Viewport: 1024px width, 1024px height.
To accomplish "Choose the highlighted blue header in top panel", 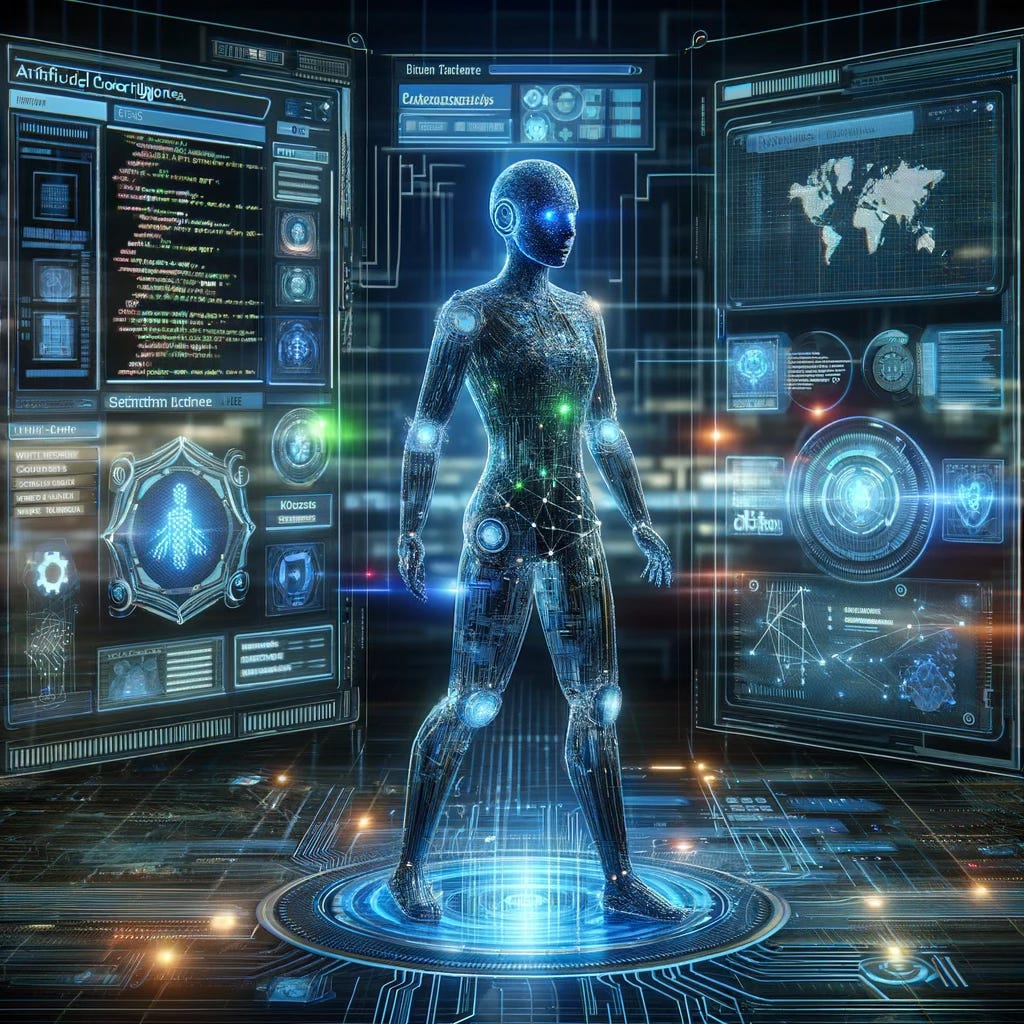I will (x=453, y=98).
